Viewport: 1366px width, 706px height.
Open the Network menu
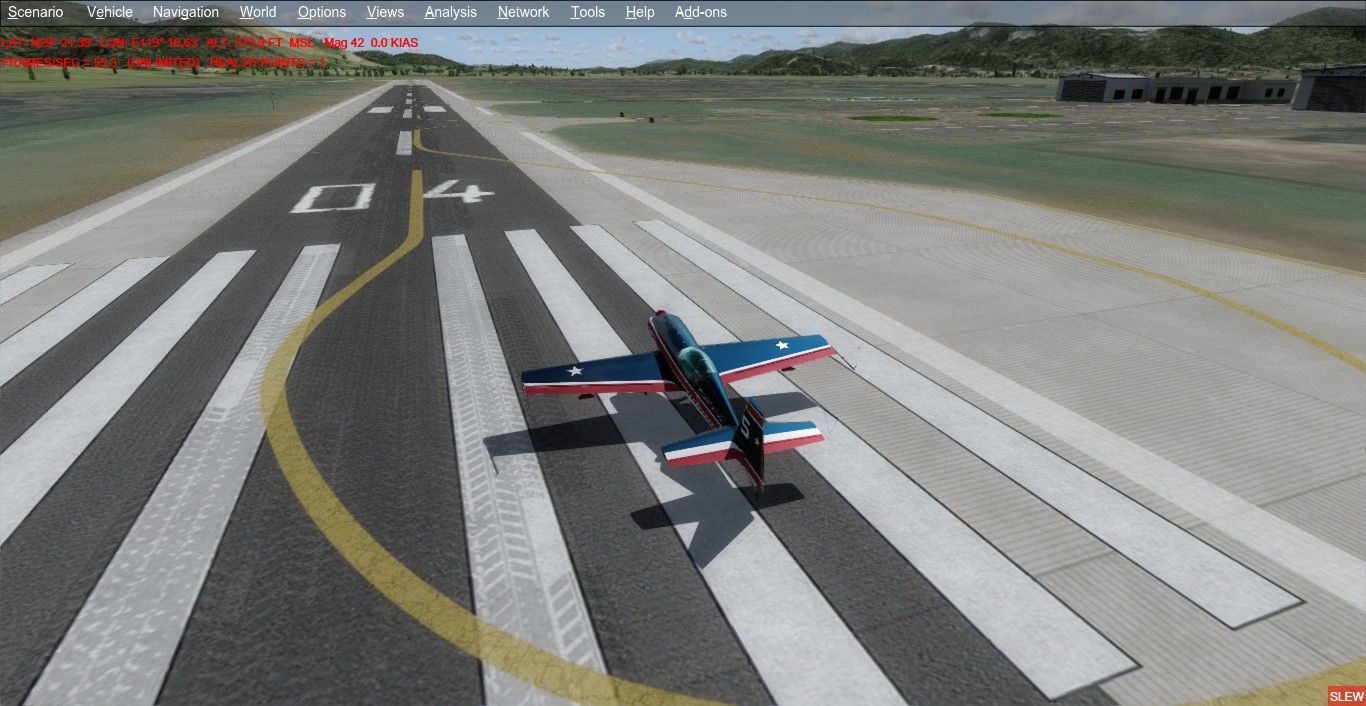(x=524, y=12)
